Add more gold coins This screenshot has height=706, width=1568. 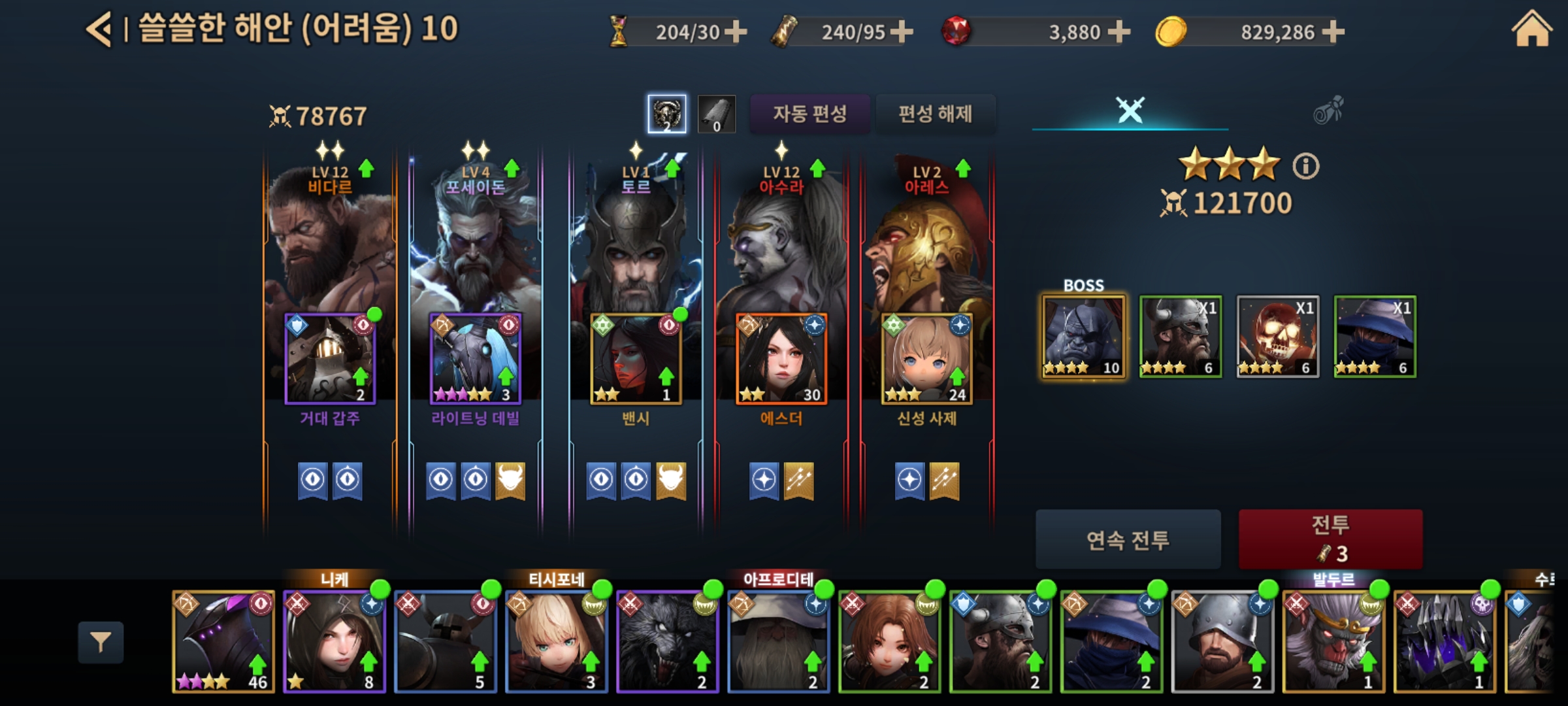pyautogui.click(x=1333, y=31)
